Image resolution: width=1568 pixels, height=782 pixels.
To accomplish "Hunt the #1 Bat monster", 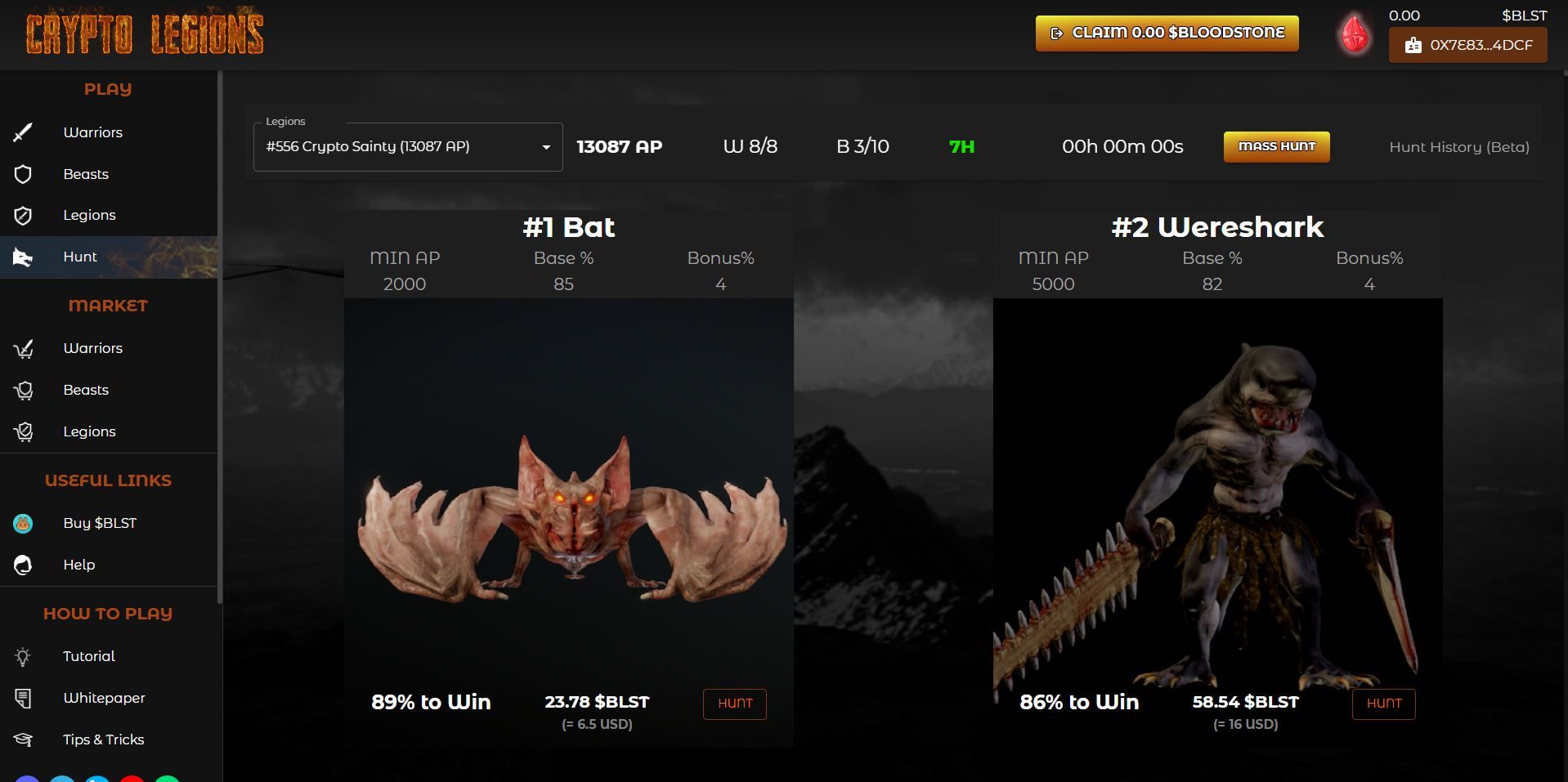I will coord(734,704).
